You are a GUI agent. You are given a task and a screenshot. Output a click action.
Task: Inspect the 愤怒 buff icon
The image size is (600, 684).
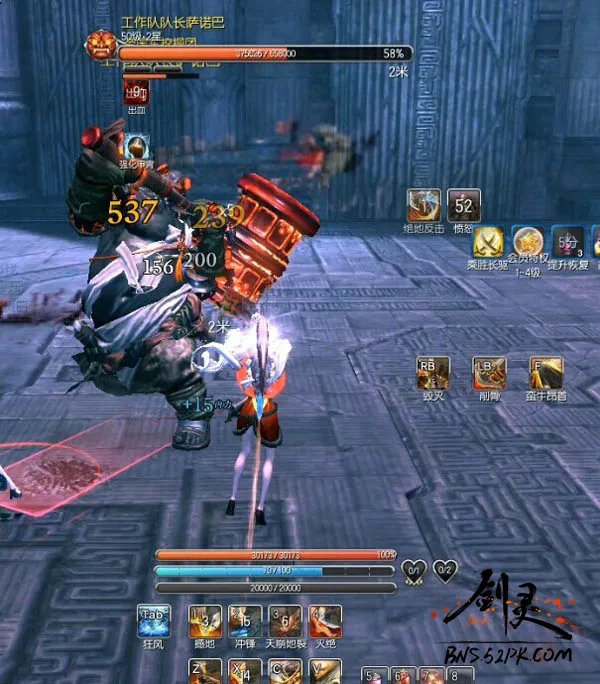[x=464, y=205]
